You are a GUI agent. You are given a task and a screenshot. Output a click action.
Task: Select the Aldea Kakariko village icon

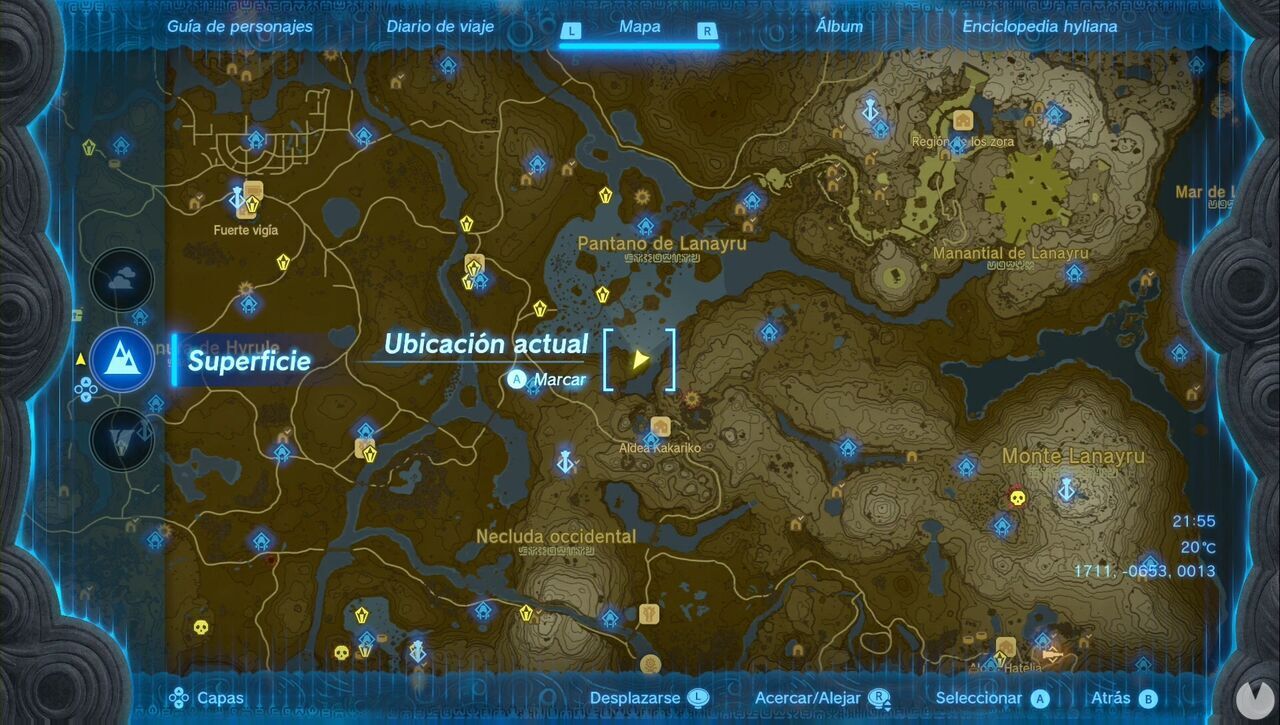point(661,424)
